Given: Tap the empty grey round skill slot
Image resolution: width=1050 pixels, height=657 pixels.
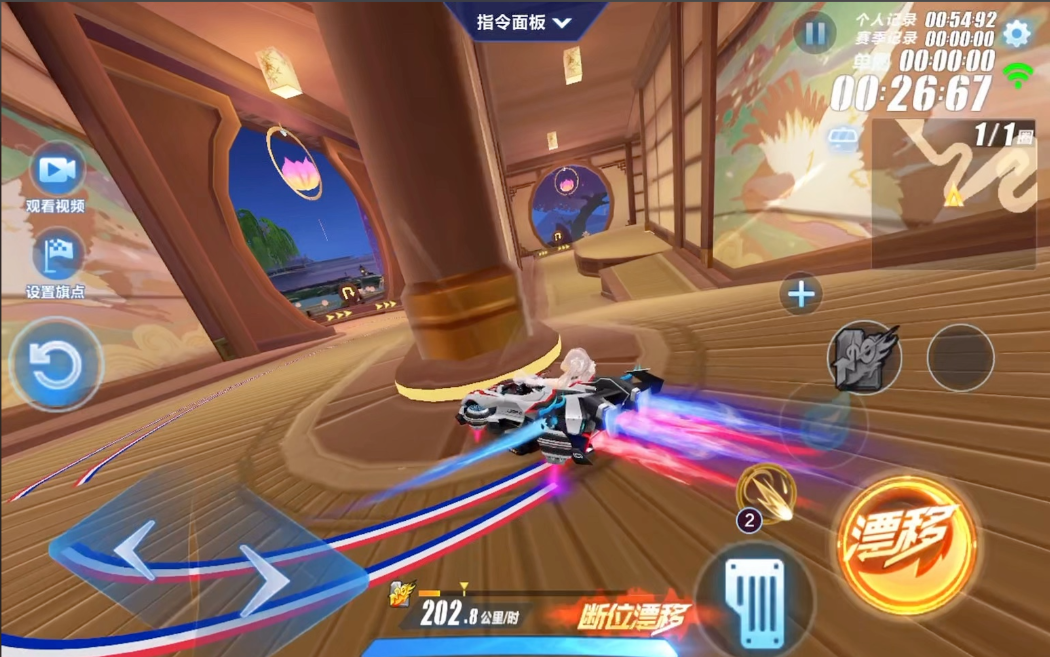Looking at the screenshot, I should point(960,357).
